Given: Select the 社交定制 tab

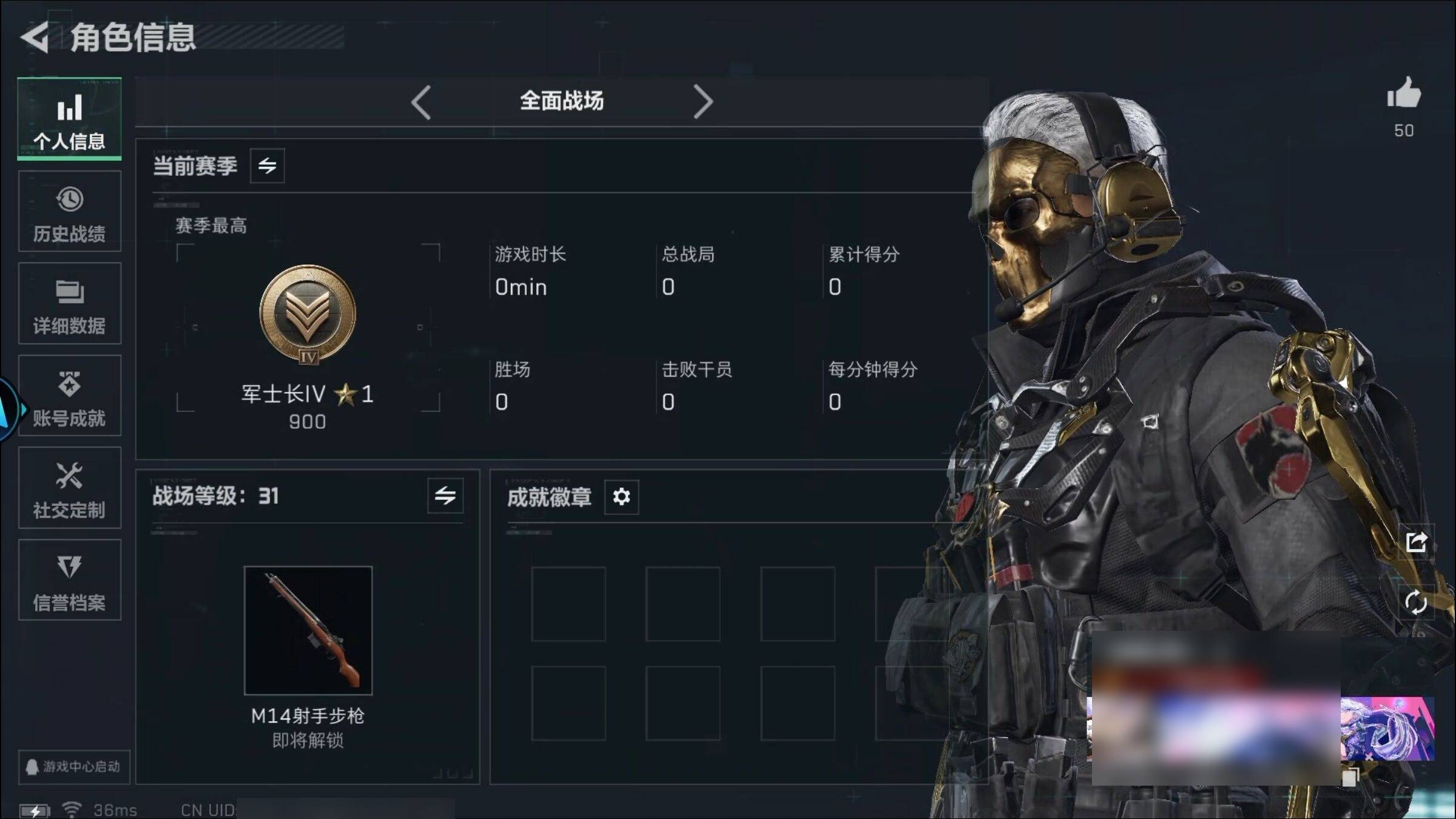Looking at the screenshot, I should tap(69, 488).
